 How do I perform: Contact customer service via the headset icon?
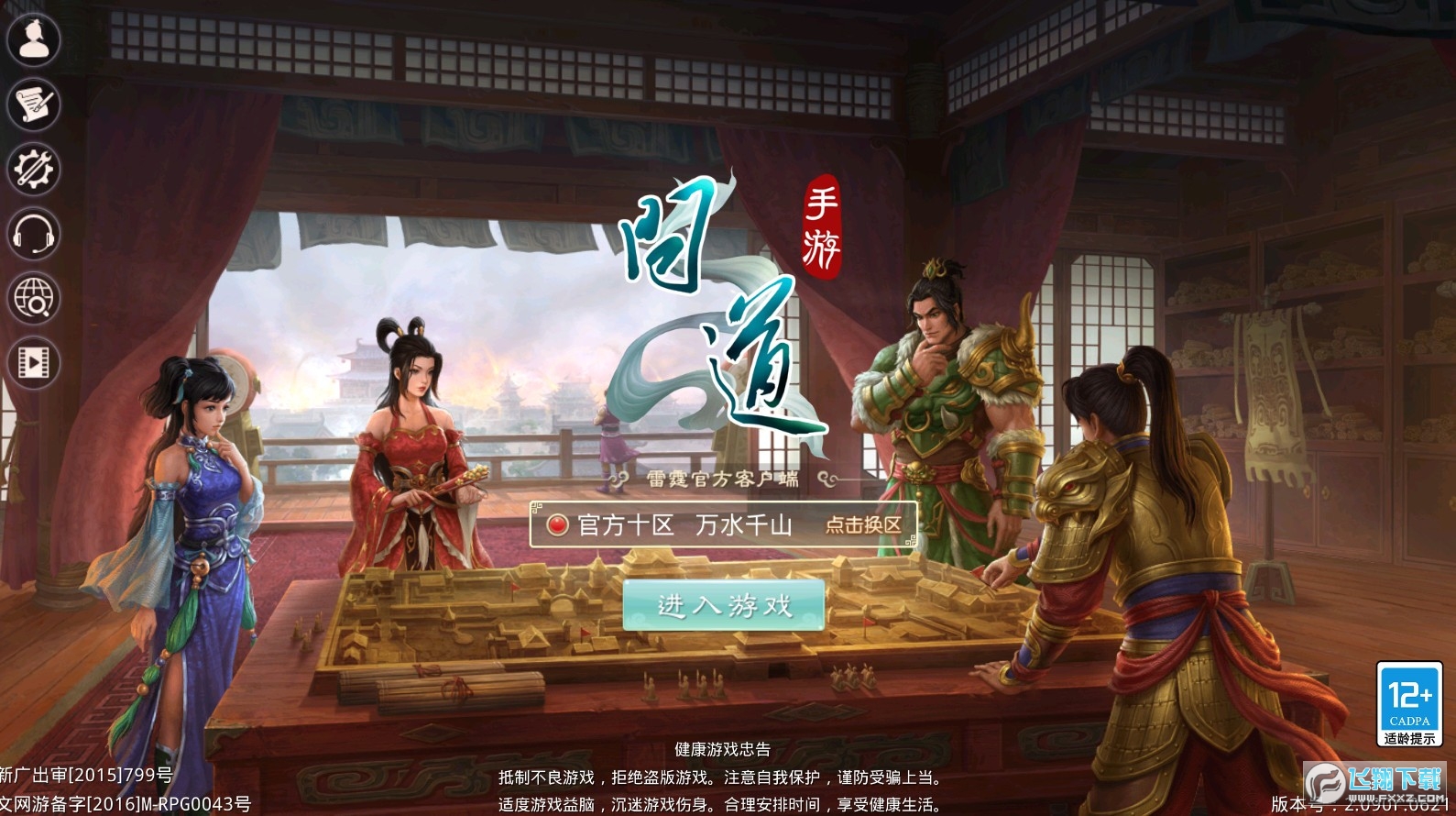point(34,235)
